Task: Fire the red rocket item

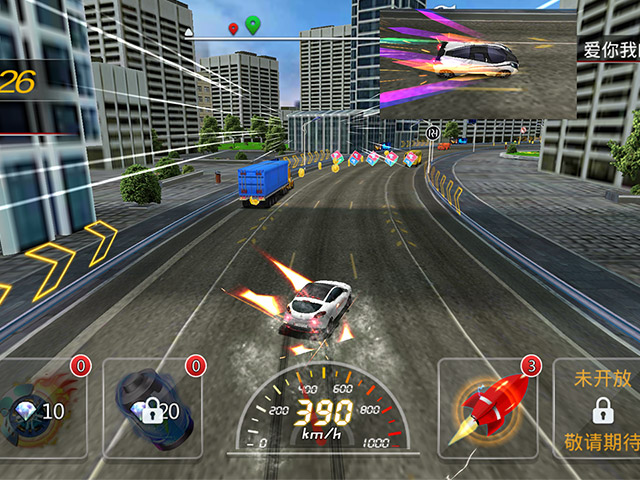Action: click(x=488, y=407)
